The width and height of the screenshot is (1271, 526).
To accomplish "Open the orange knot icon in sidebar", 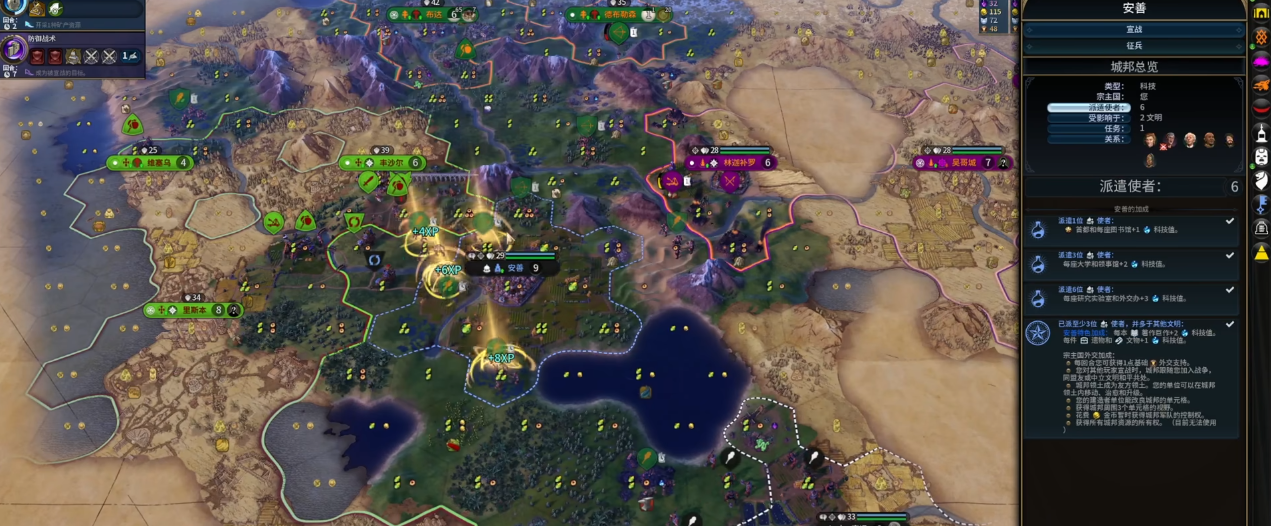I will [1261, 36].
